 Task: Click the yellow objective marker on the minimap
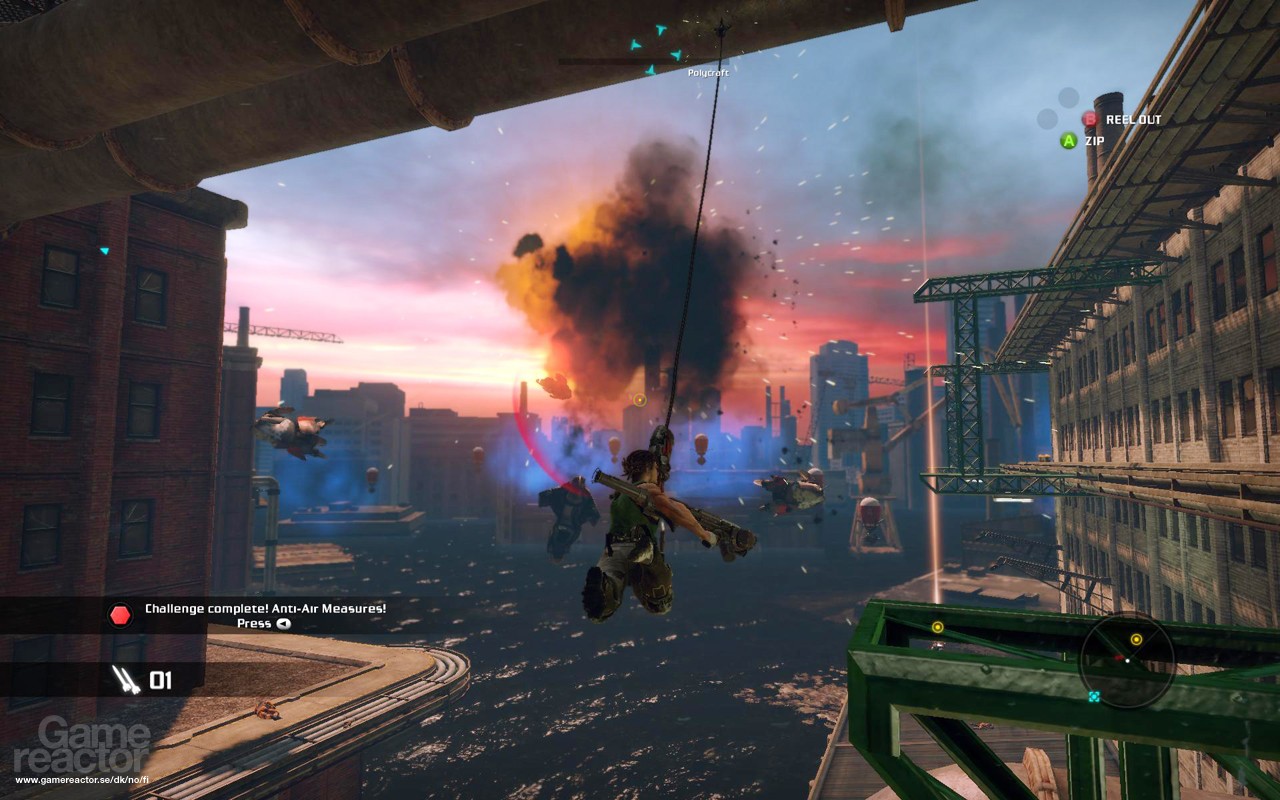click(x=1137, y=639)
